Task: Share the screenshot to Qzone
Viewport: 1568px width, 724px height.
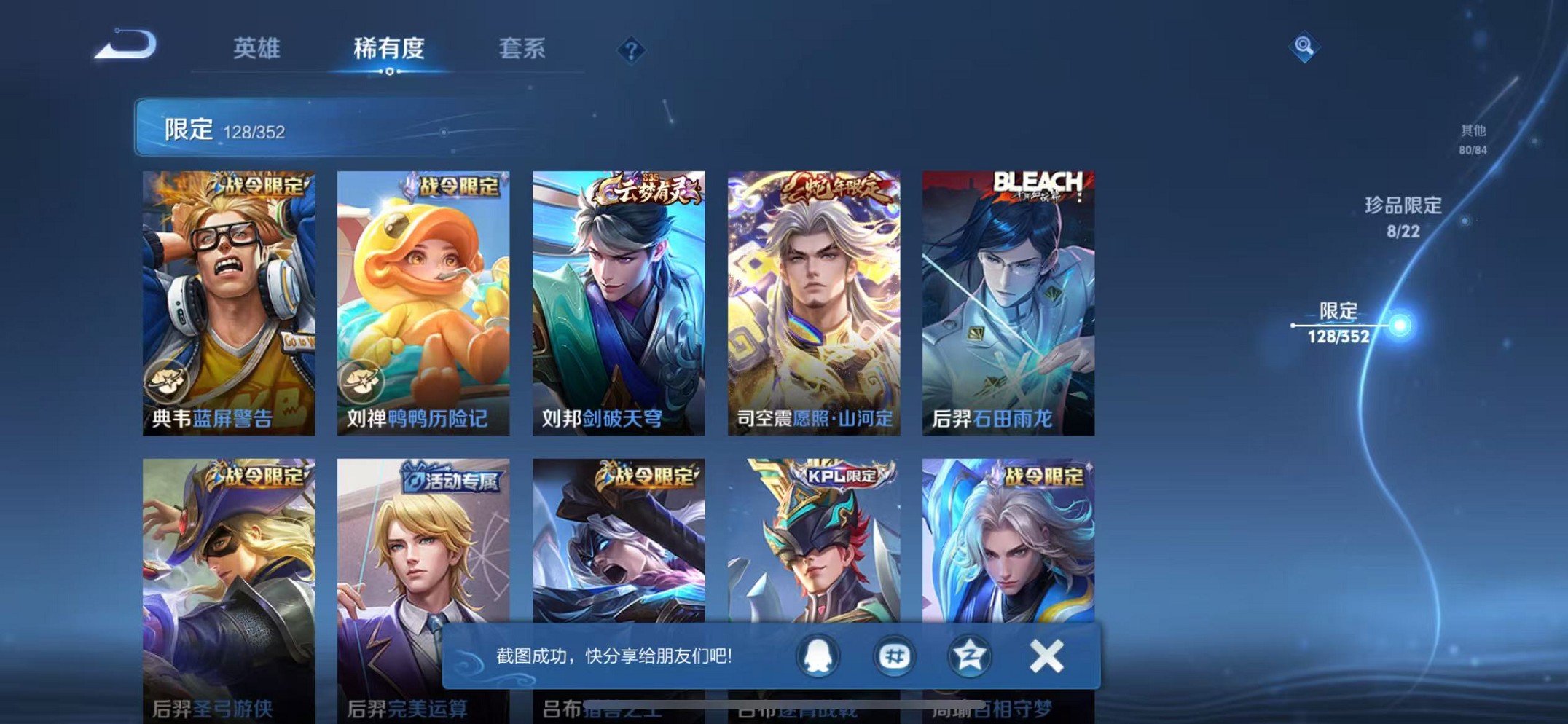Action: (x=969, y=655)
